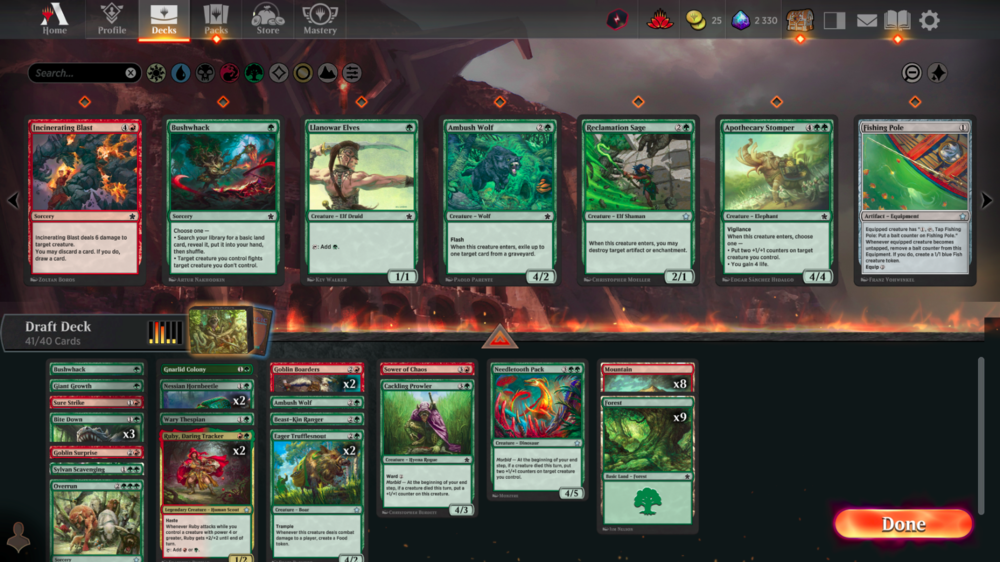Viewport: 1000px width, 562px height.
Task: Confirm deck with Done button
Action: [903, 524]
